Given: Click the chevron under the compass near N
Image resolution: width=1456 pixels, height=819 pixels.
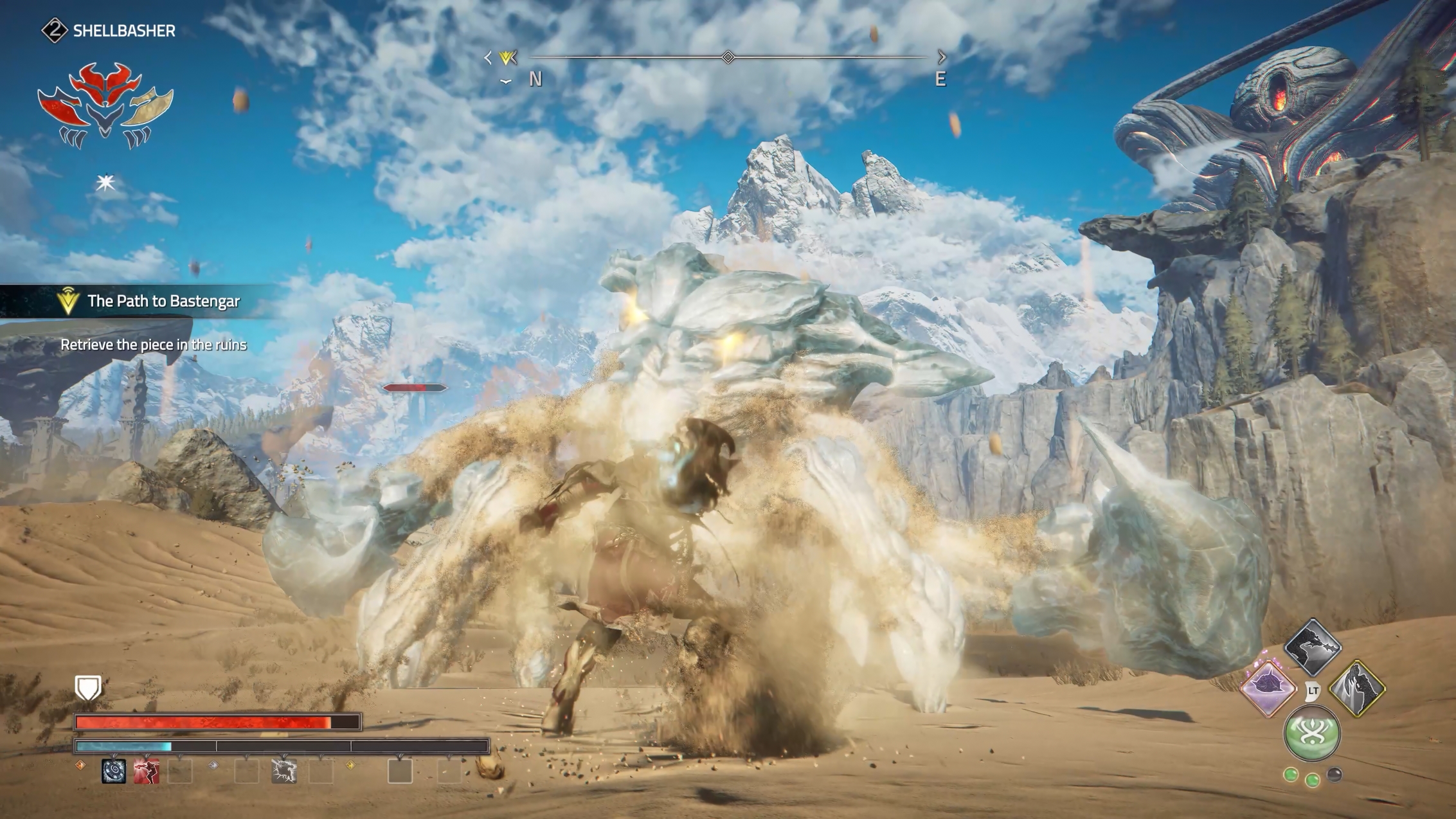Looking at the screenshot, I should (x=507, y=81).
